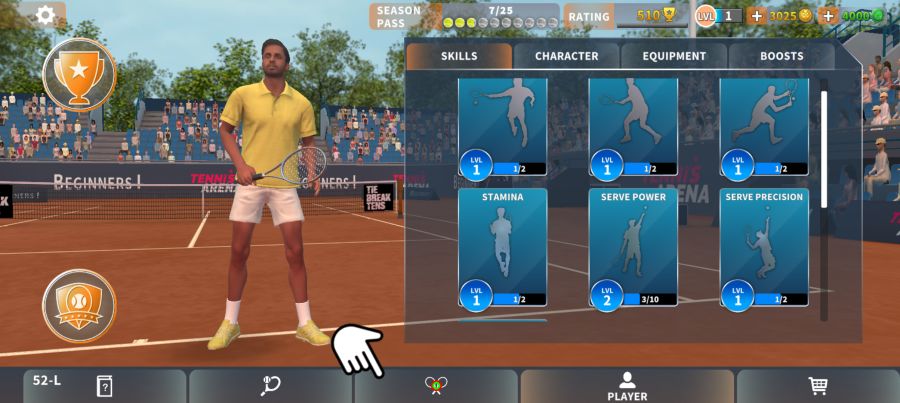
Task: Open the Season Pass progress
Action: coord(464,16)
